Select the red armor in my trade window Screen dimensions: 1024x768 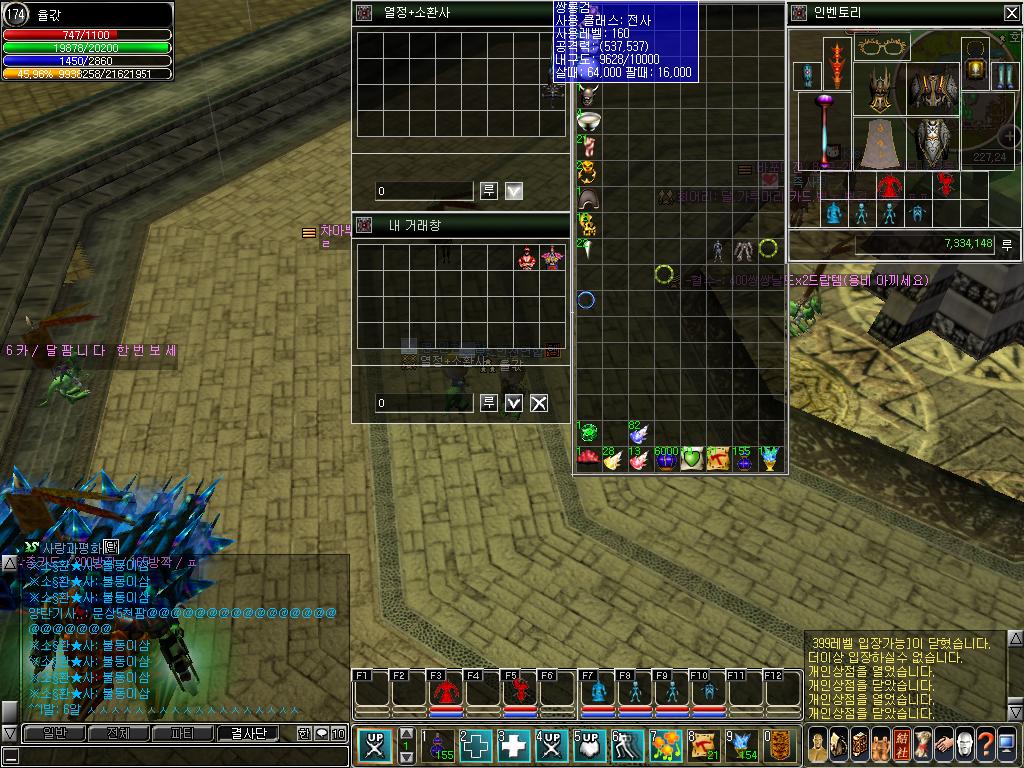coord(527,258)
